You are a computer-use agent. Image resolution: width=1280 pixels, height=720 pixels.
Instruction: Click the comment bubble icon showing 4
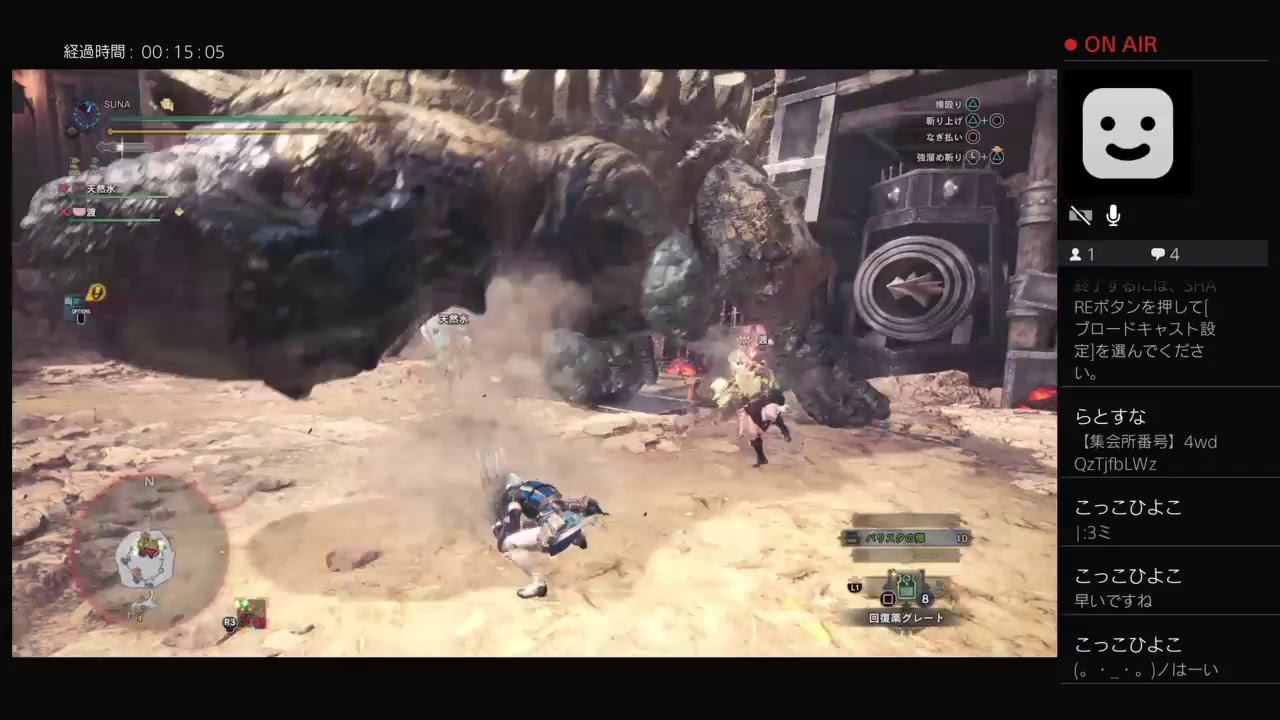(x=1157, y=254)
